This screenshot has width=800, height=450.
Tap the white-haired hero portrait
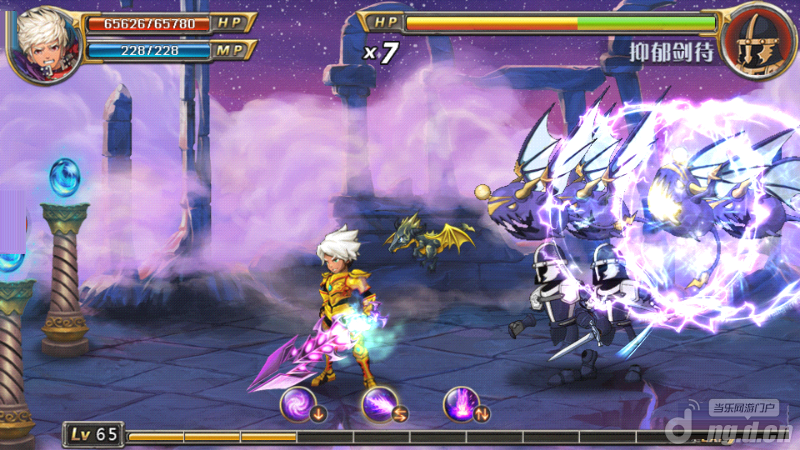(45, 42)
